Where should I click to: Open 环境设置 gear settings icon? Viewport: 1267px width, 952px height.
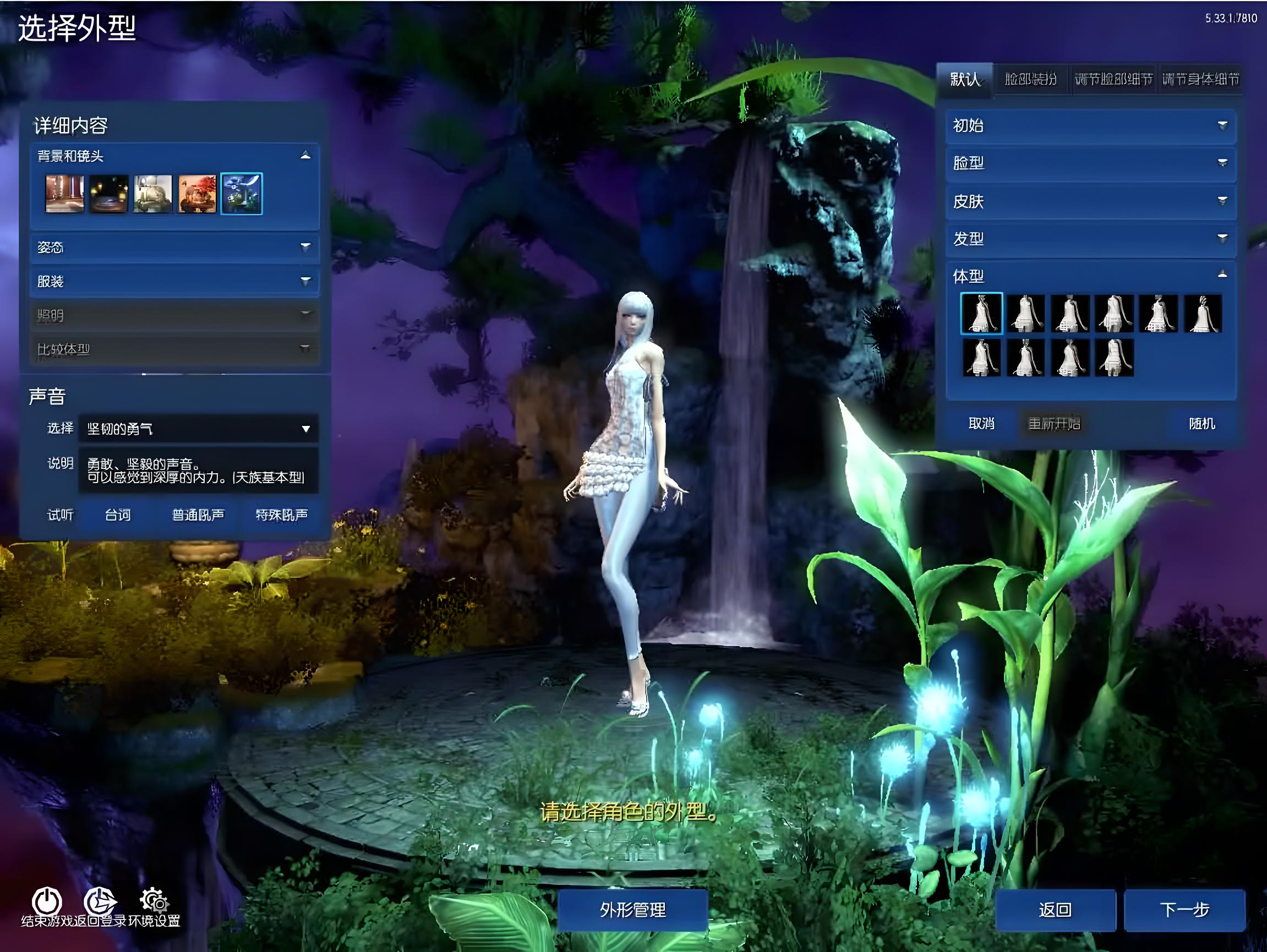(x=154, y=902)
